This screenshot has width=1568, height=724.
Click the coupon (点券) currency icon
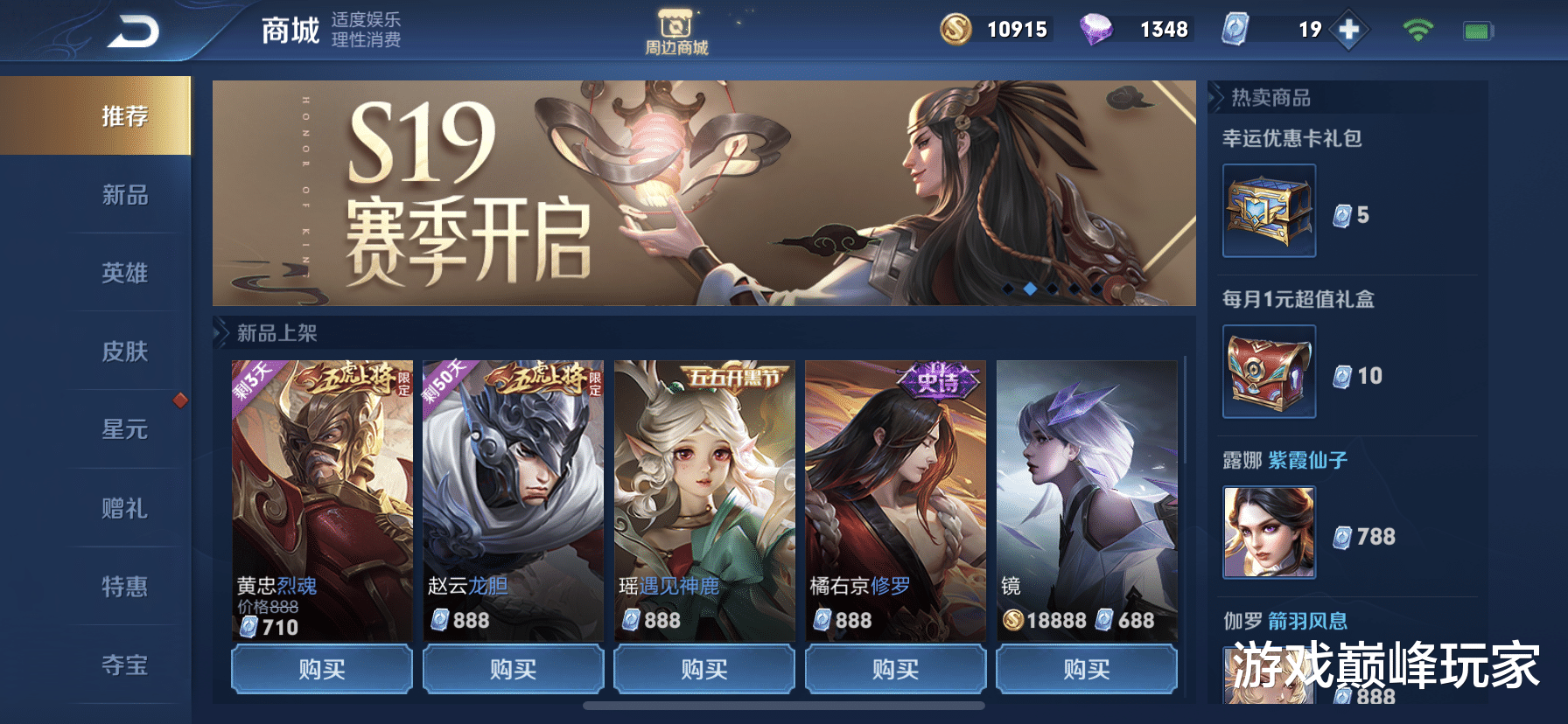point(1236,29)
